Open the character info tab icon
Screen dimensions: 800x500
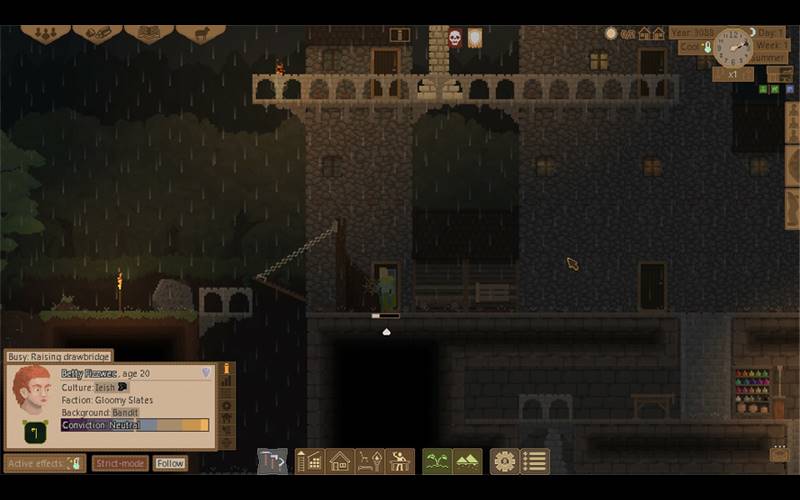pos(227,368)
